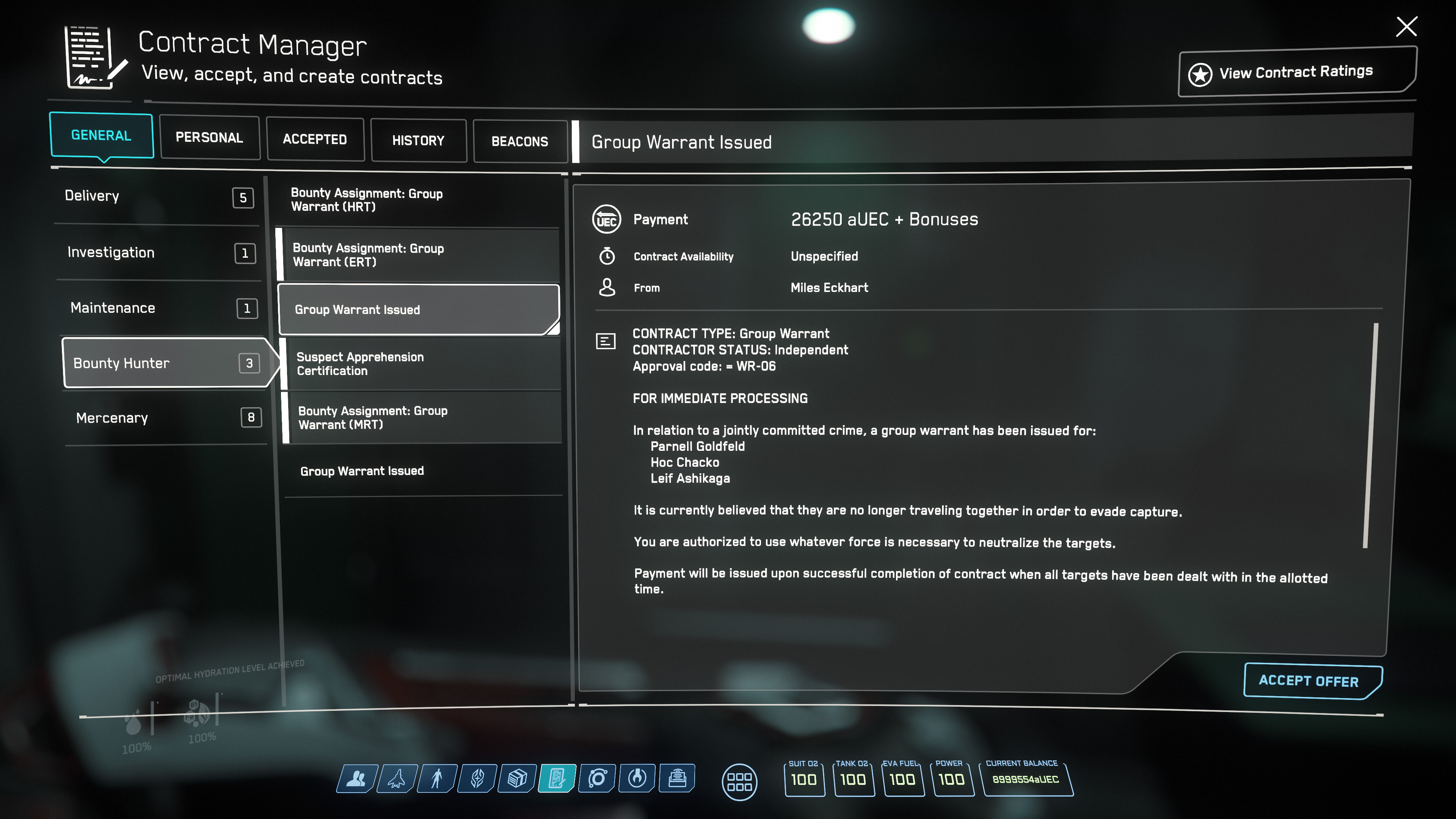The width and height of the screenshot is (1456, 819).
Task: Open the cargo box icon app
Action: click(516, 779)
